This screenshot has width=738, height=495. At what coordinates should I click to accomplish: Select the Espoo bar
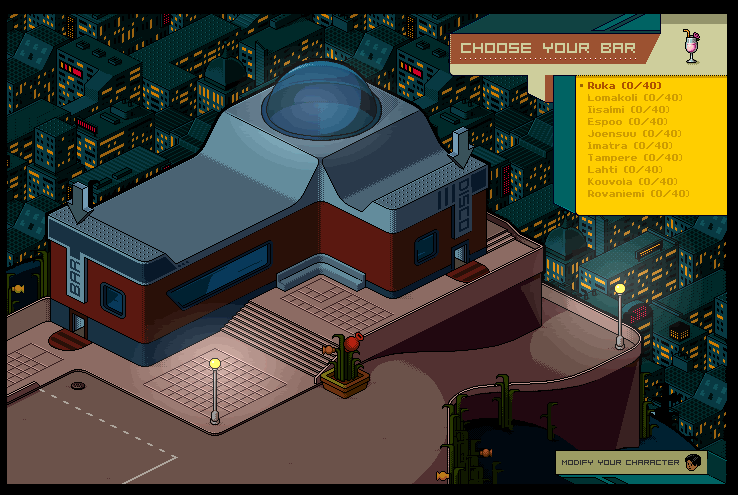(626, 122)
